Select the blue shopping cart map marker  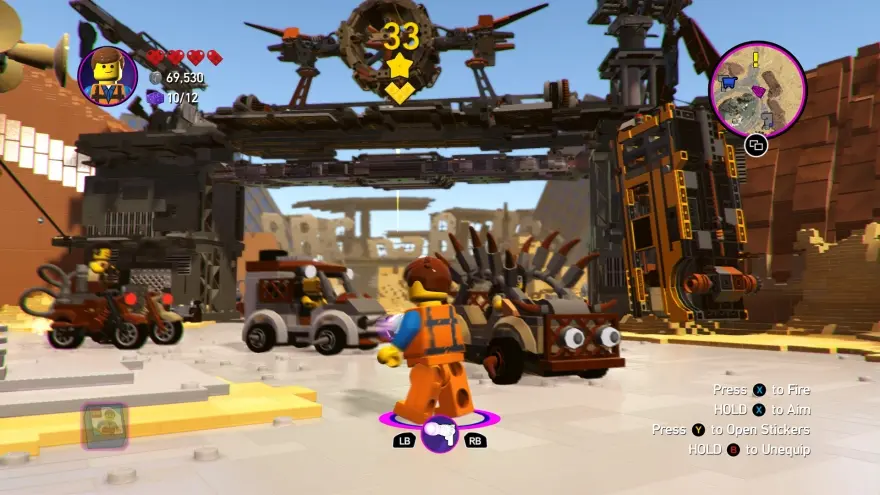(x=729, y=82)
